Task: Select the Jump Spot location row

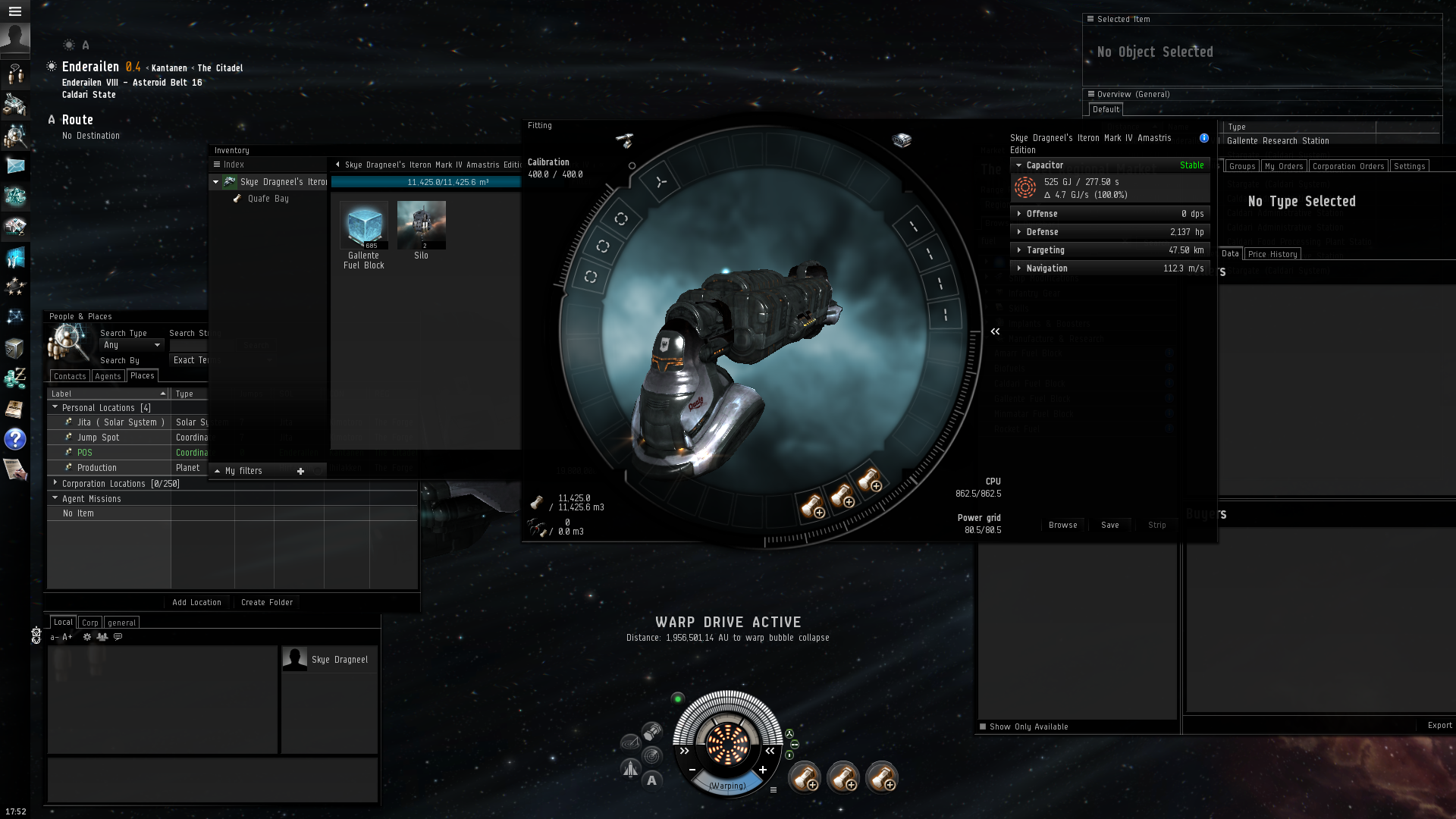Action: (98, 438)
